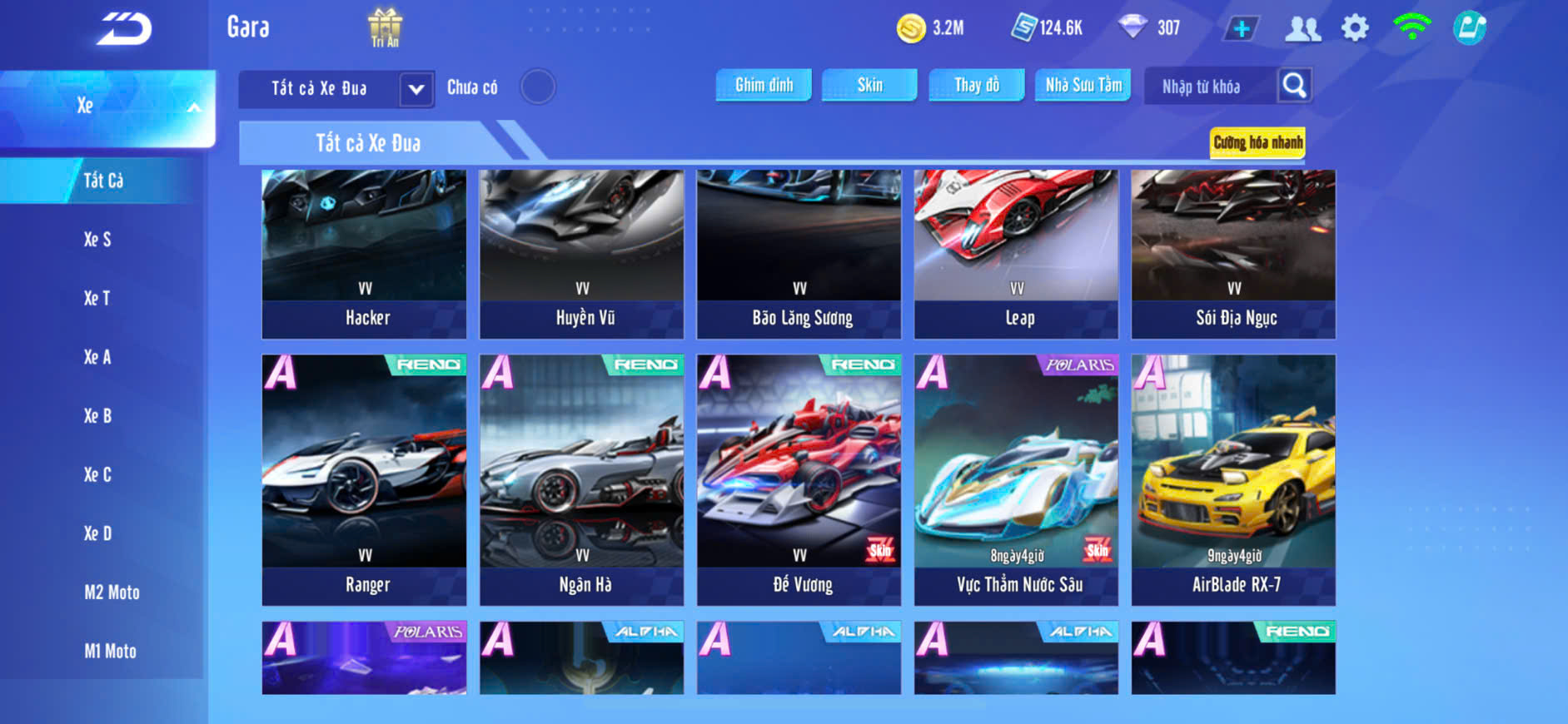Switch to the M2 Moto category

(x=112, y=593)
